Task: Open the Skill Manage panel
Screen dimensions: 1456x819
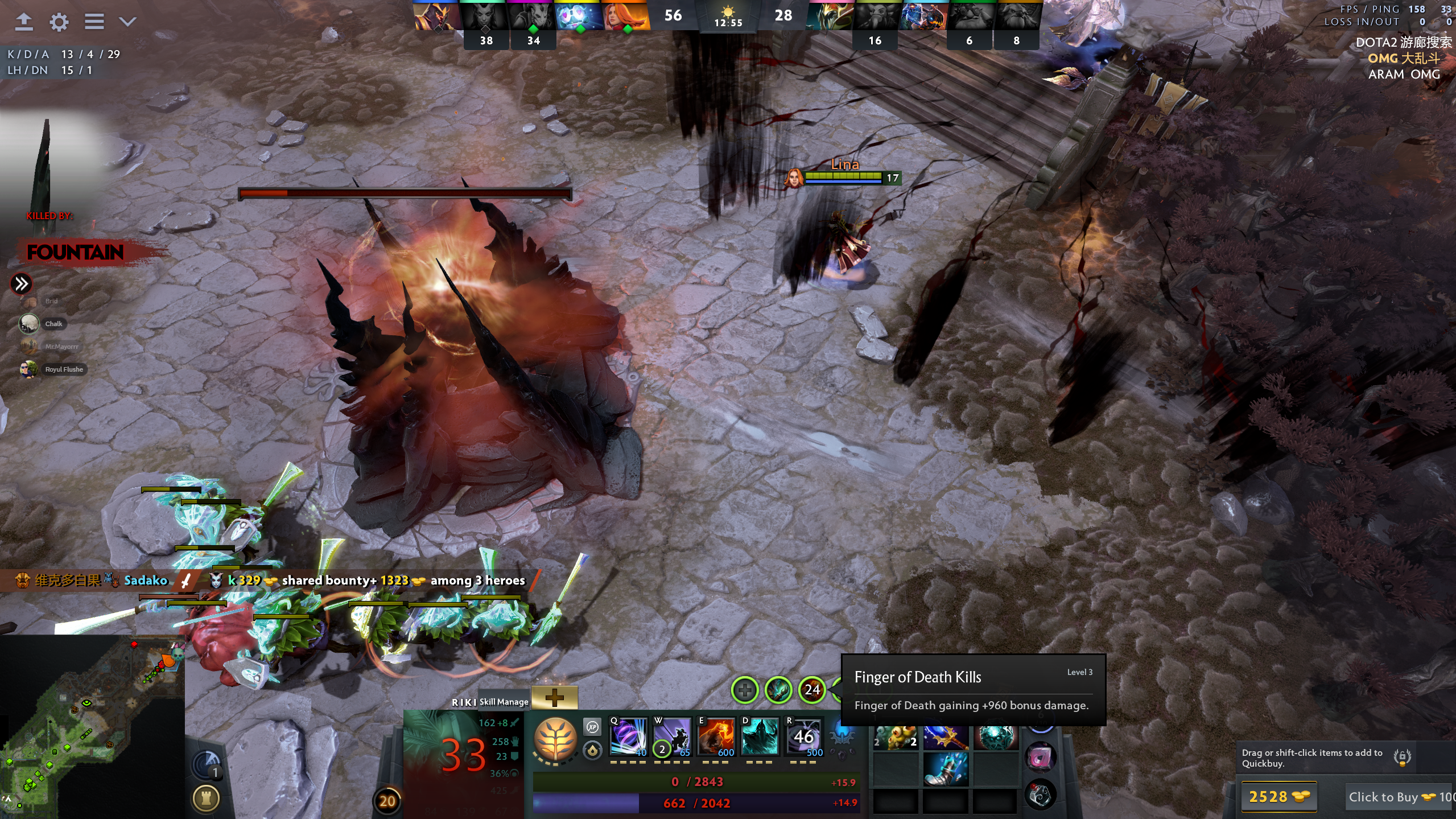Action: (x=504, y=702)
